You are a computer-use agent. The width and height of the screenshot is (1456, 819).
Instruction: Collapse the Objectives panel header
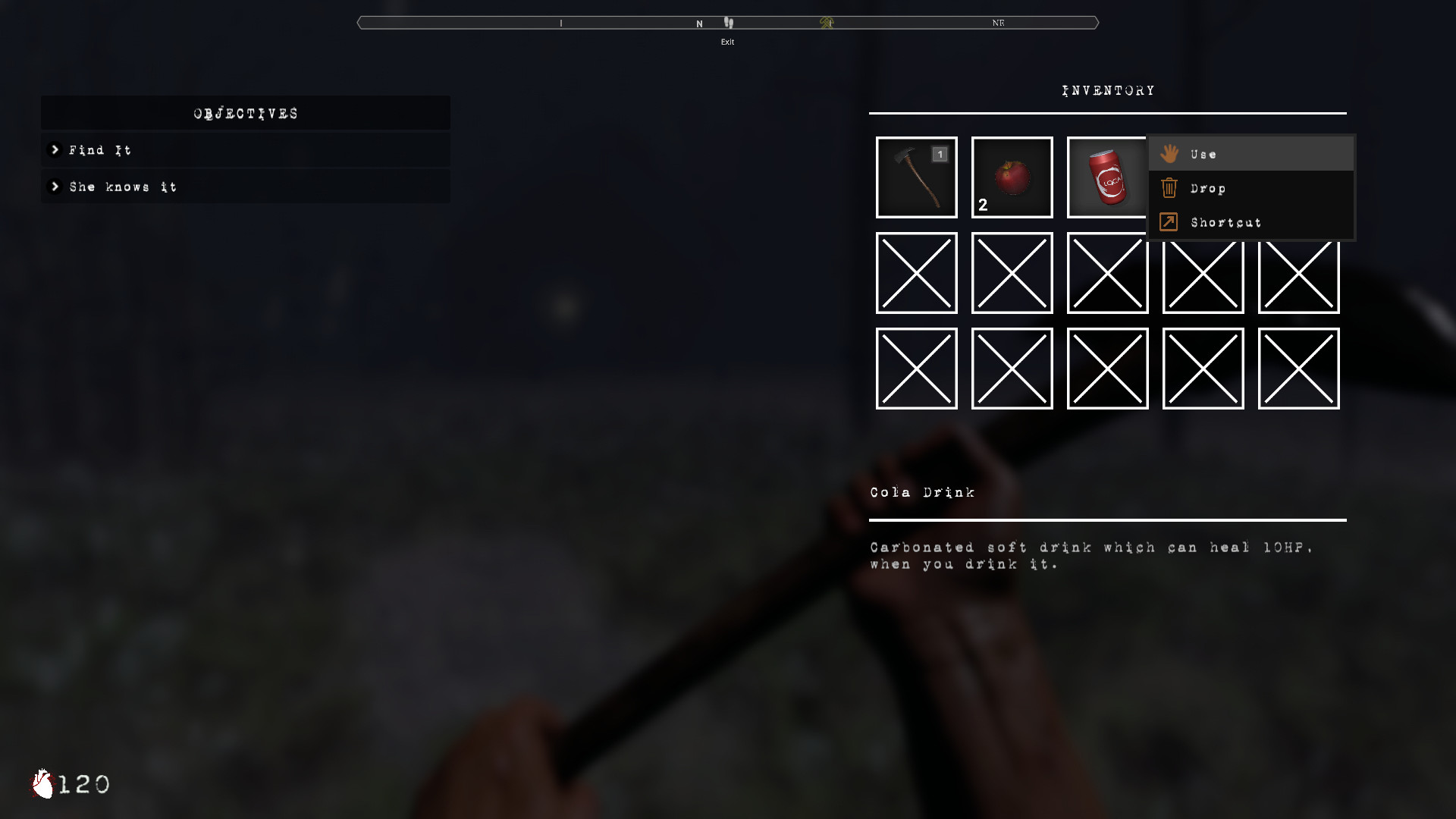(x=244, y=113)
